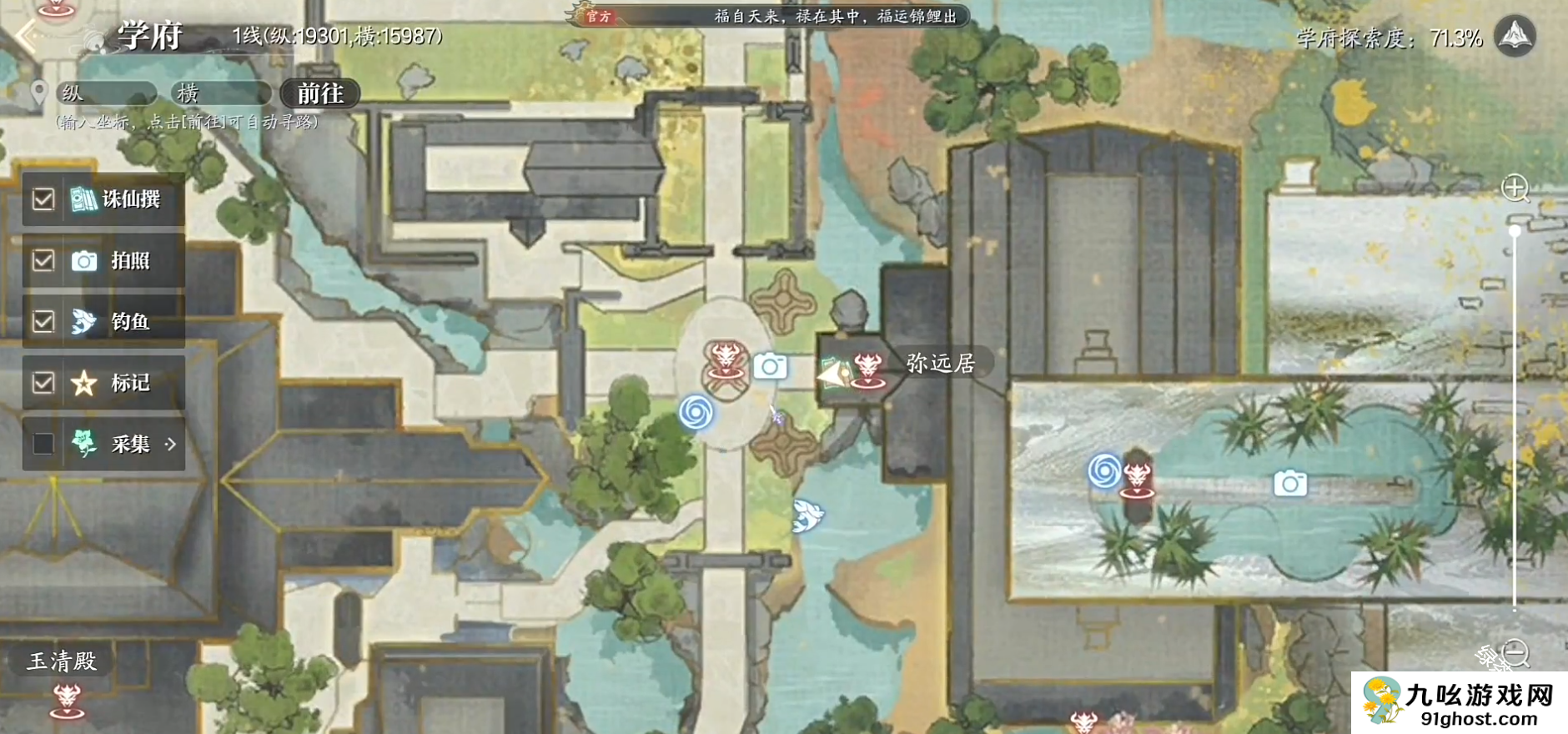
Task: Open the mountain icon beside exploration percentage
Action: coord(1515,37)
